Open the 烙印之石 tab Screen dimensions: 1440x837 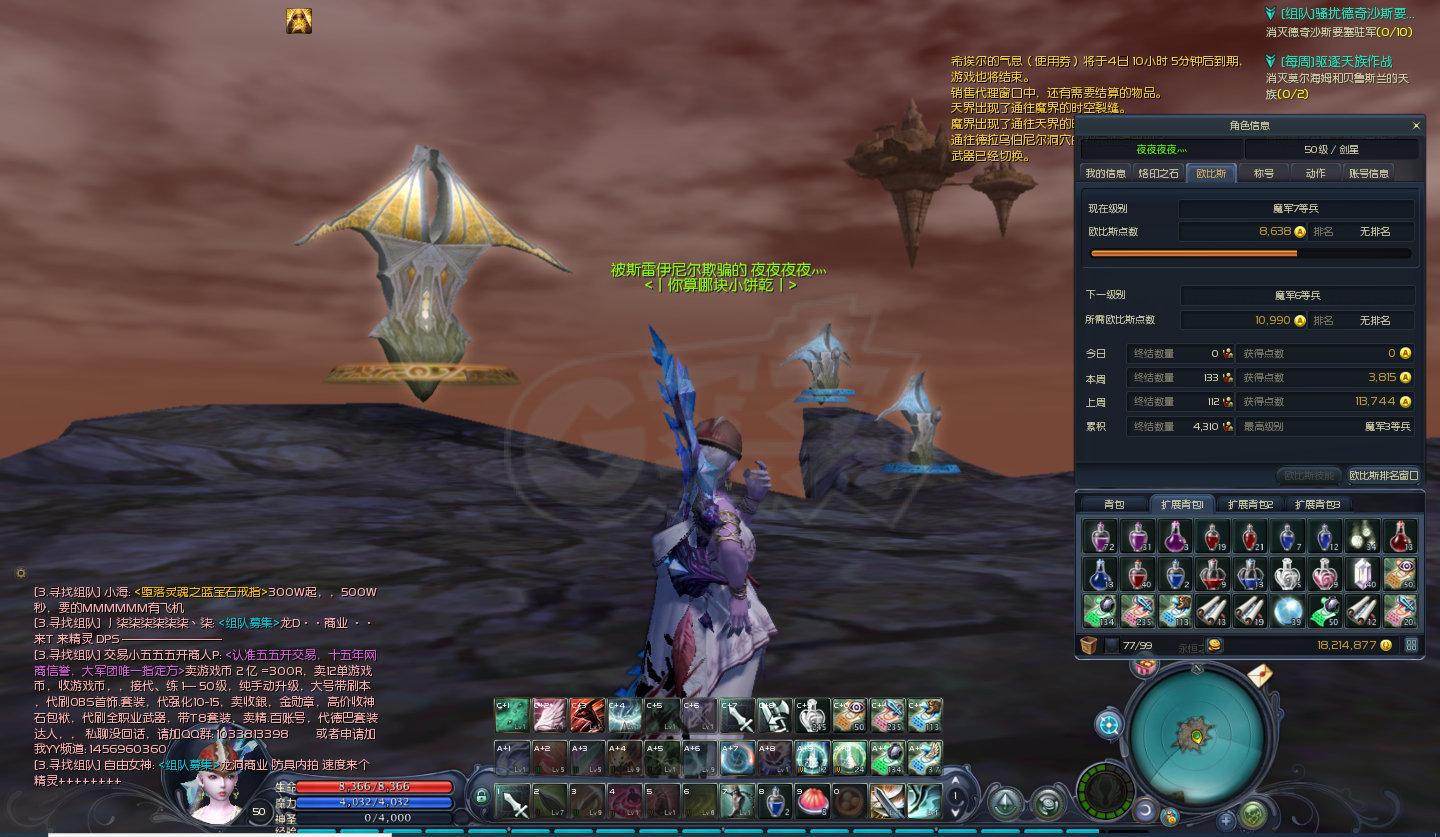coord(1159,173)
